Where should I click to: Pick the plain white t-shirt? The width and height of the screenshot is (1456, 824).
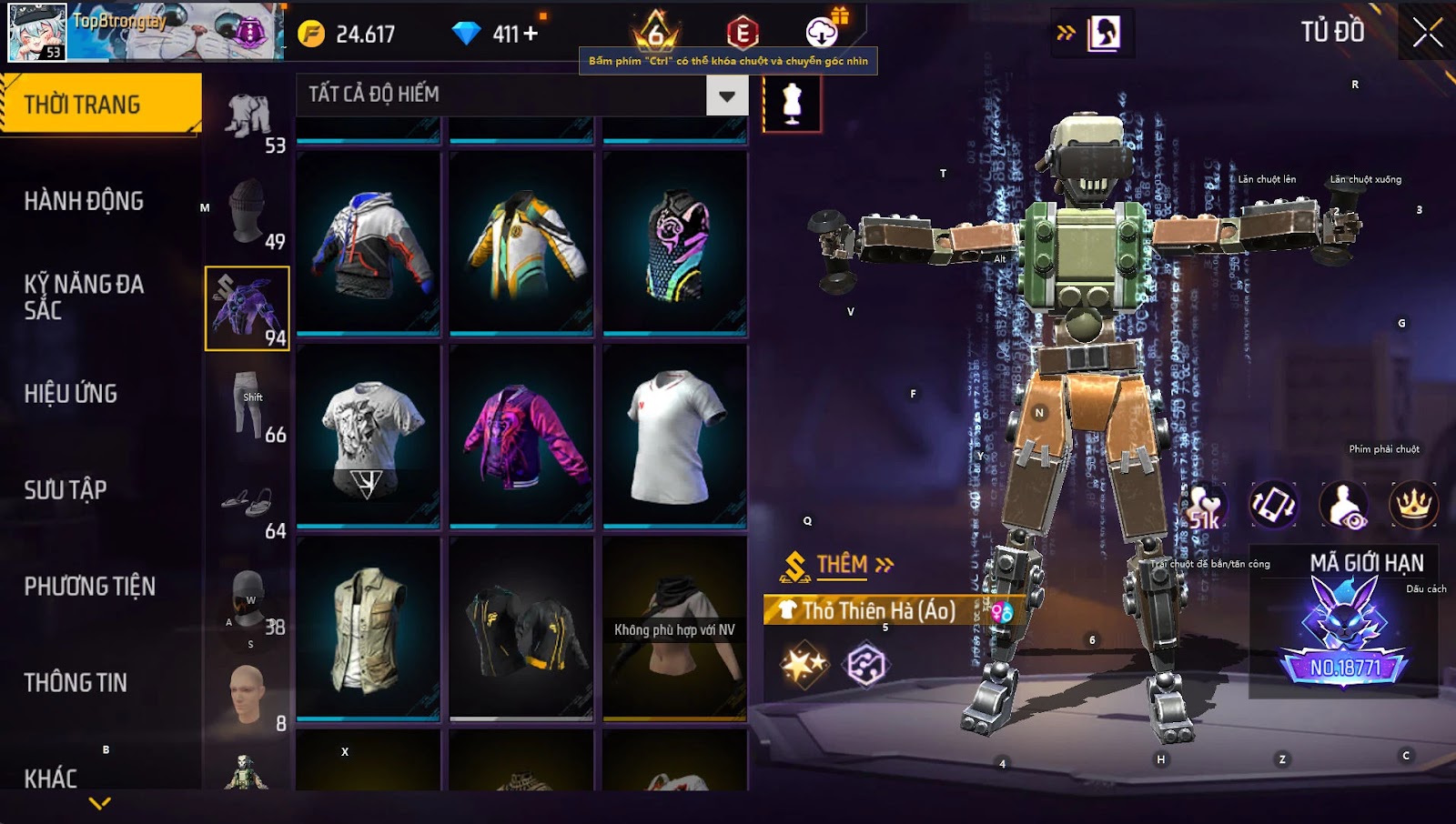[674, 436]
